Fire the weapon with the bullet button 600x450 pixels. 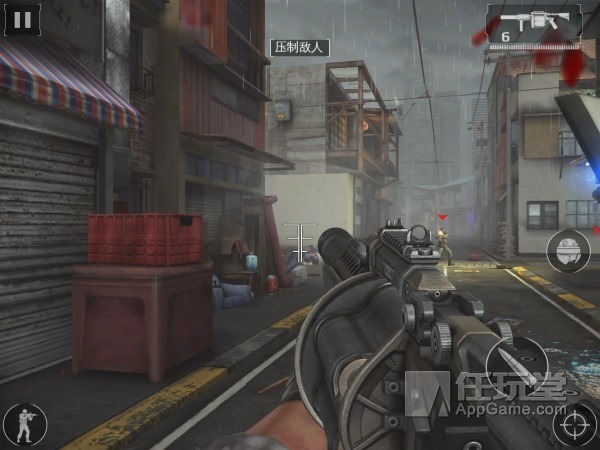coord(517,362)
